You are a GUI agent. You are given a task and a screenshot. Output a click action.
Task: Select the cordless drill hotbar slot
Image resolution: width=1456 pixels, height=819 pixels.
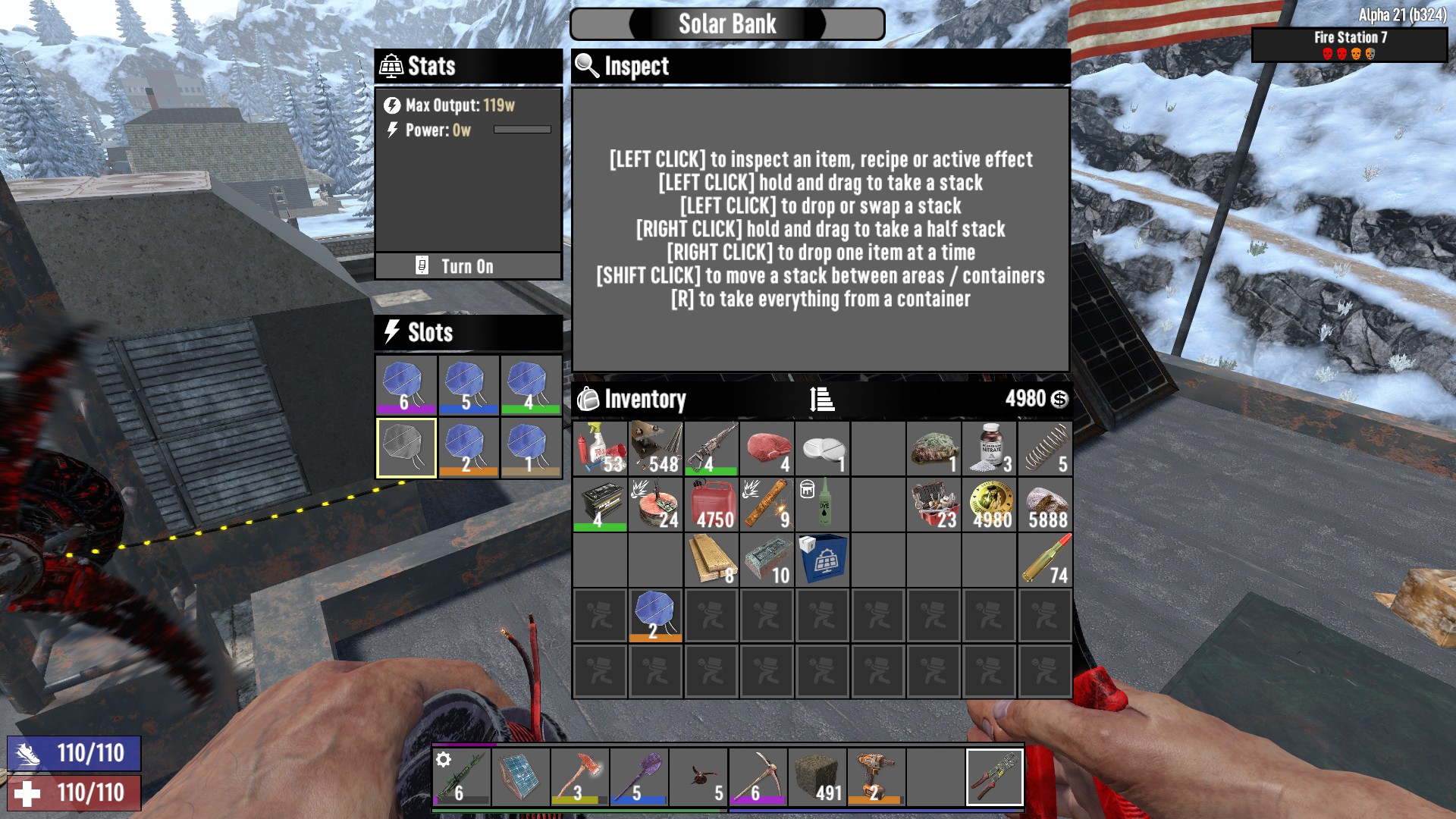click(x=876, y=777)
